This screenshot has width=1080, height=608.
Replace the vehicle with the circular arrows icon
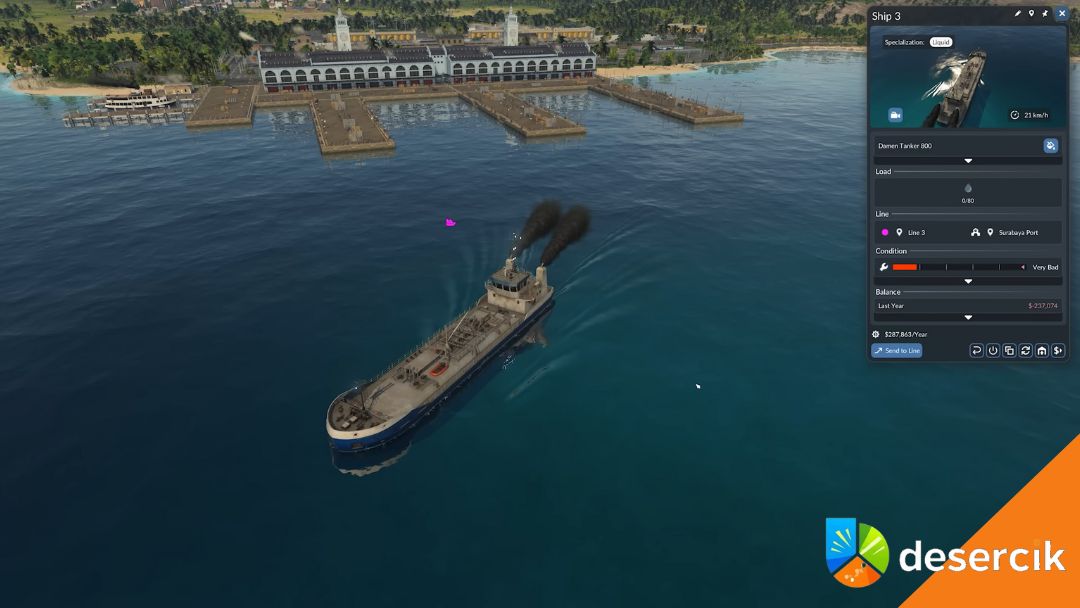(x=1025, y=350)
